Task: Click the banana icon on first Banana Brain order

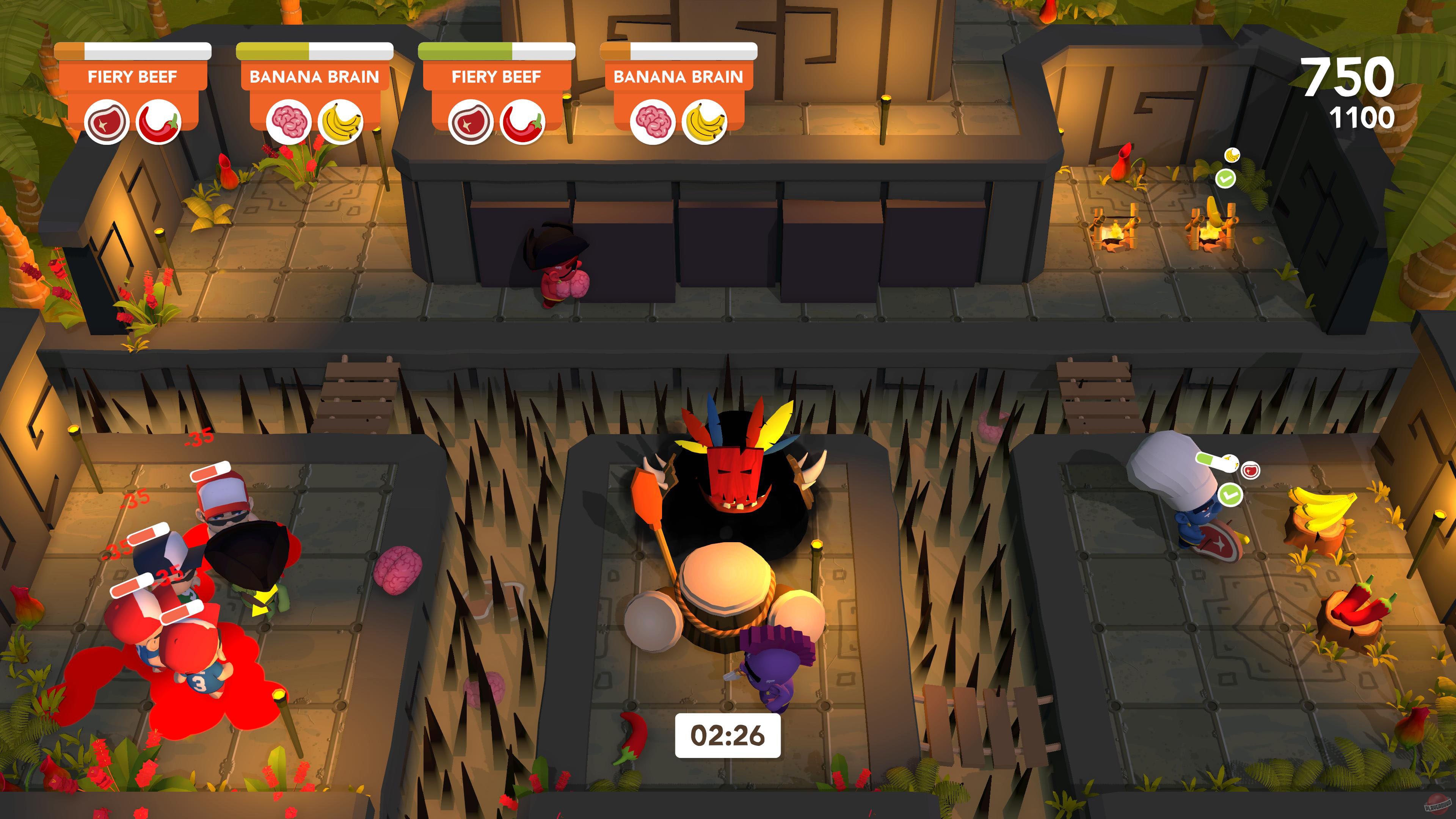Action: [x=340, y=122]
